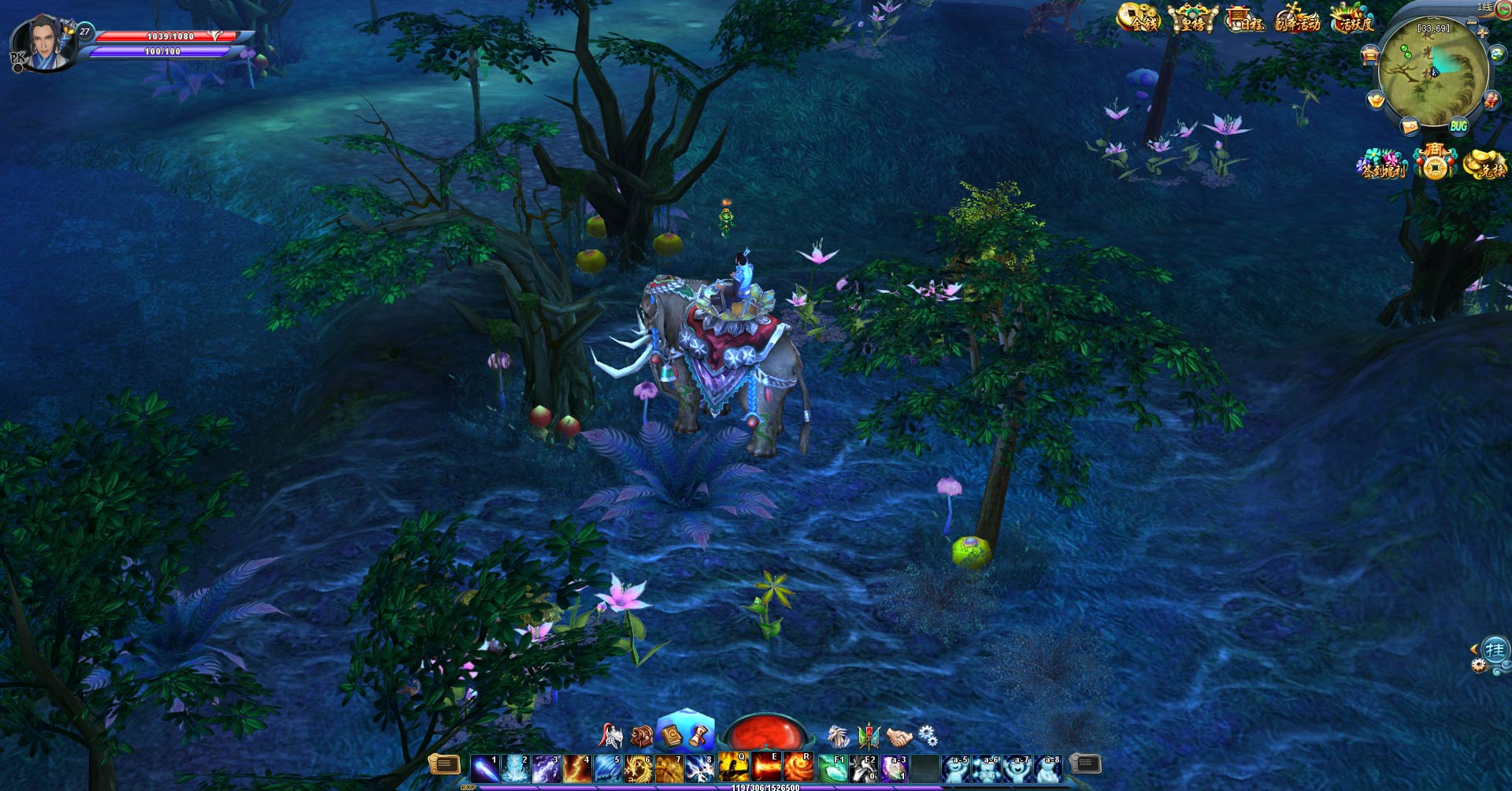1512x791 pixels.
Task: Activate the golden dragon skill in slot 6
Action: 639,768
